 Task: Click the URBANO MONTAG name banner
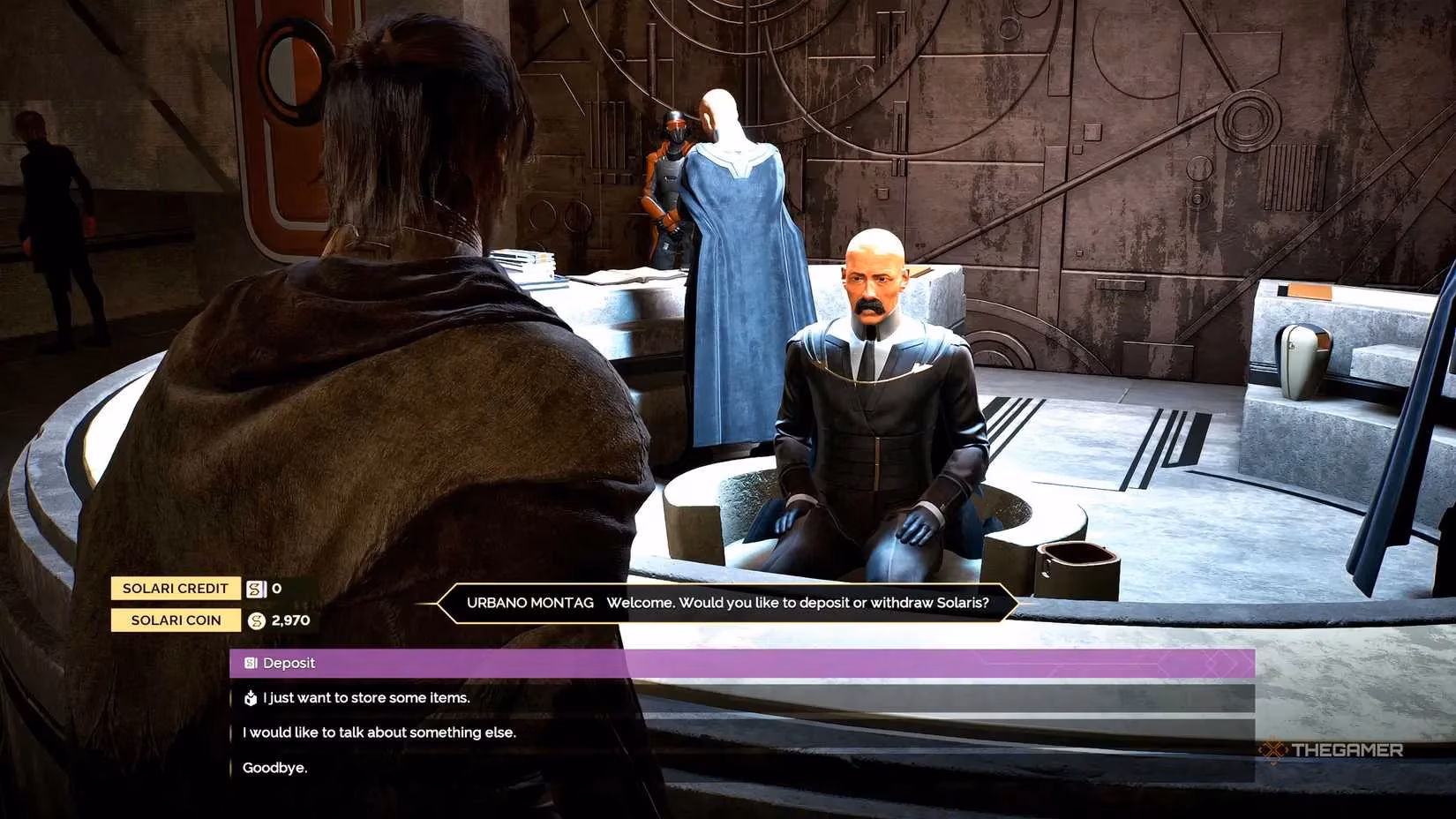coord(530,603)
